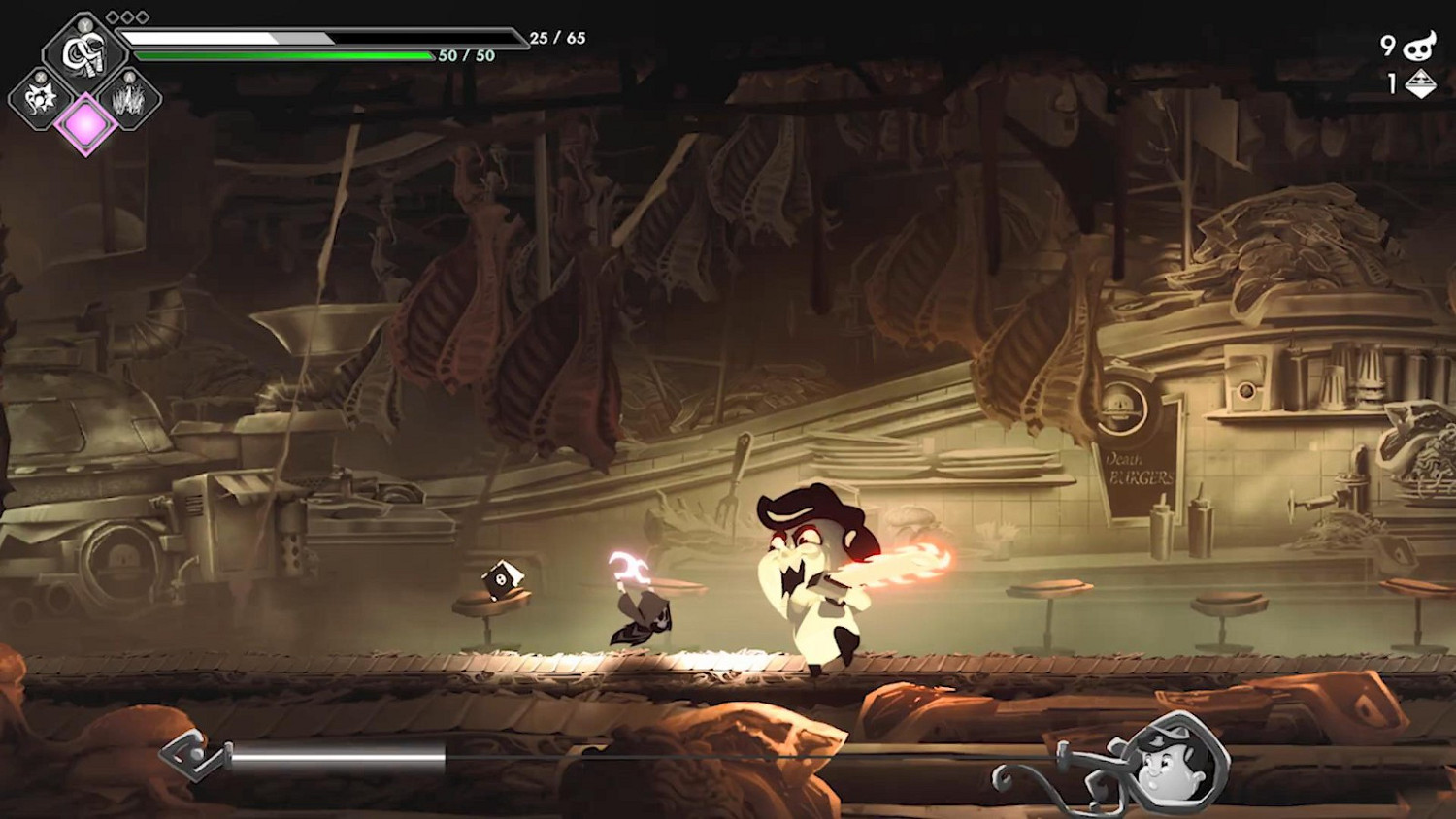Toggle the first upgrade pip above the health bar

pos(113,16)
